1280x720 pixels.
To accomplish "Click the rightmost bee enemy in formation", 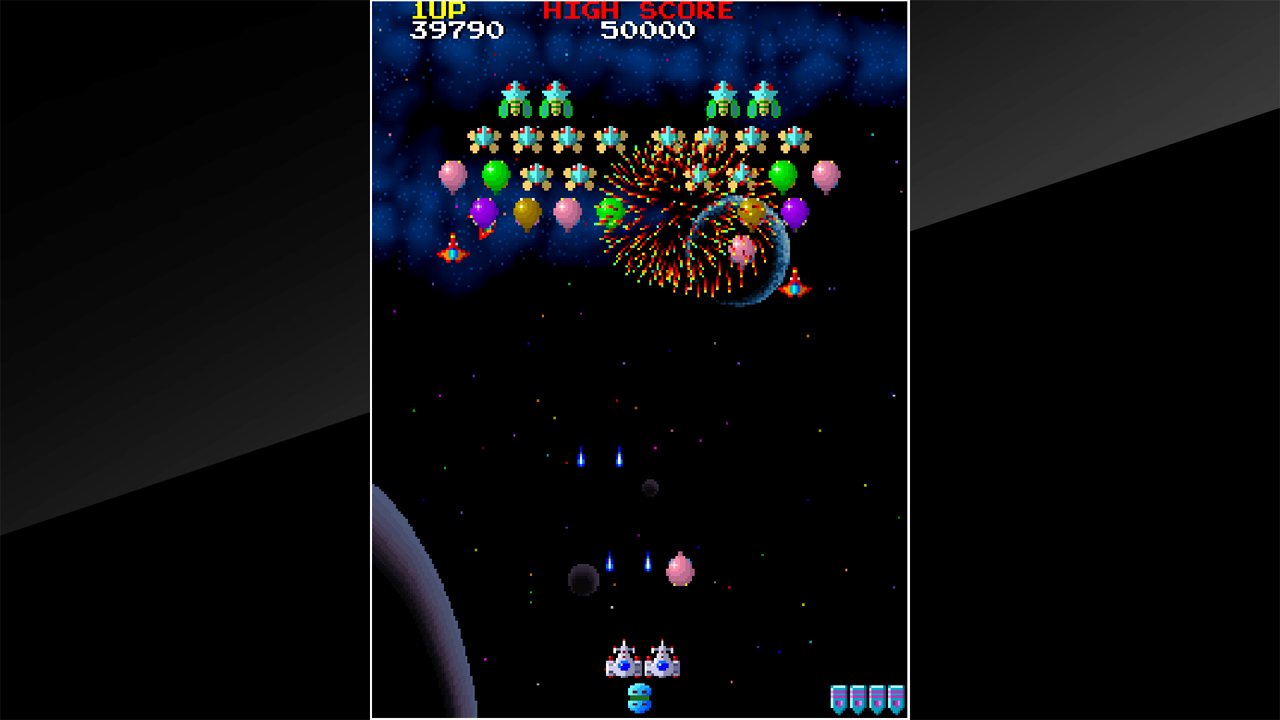I will pyautogui.click(x=795, y=135).
